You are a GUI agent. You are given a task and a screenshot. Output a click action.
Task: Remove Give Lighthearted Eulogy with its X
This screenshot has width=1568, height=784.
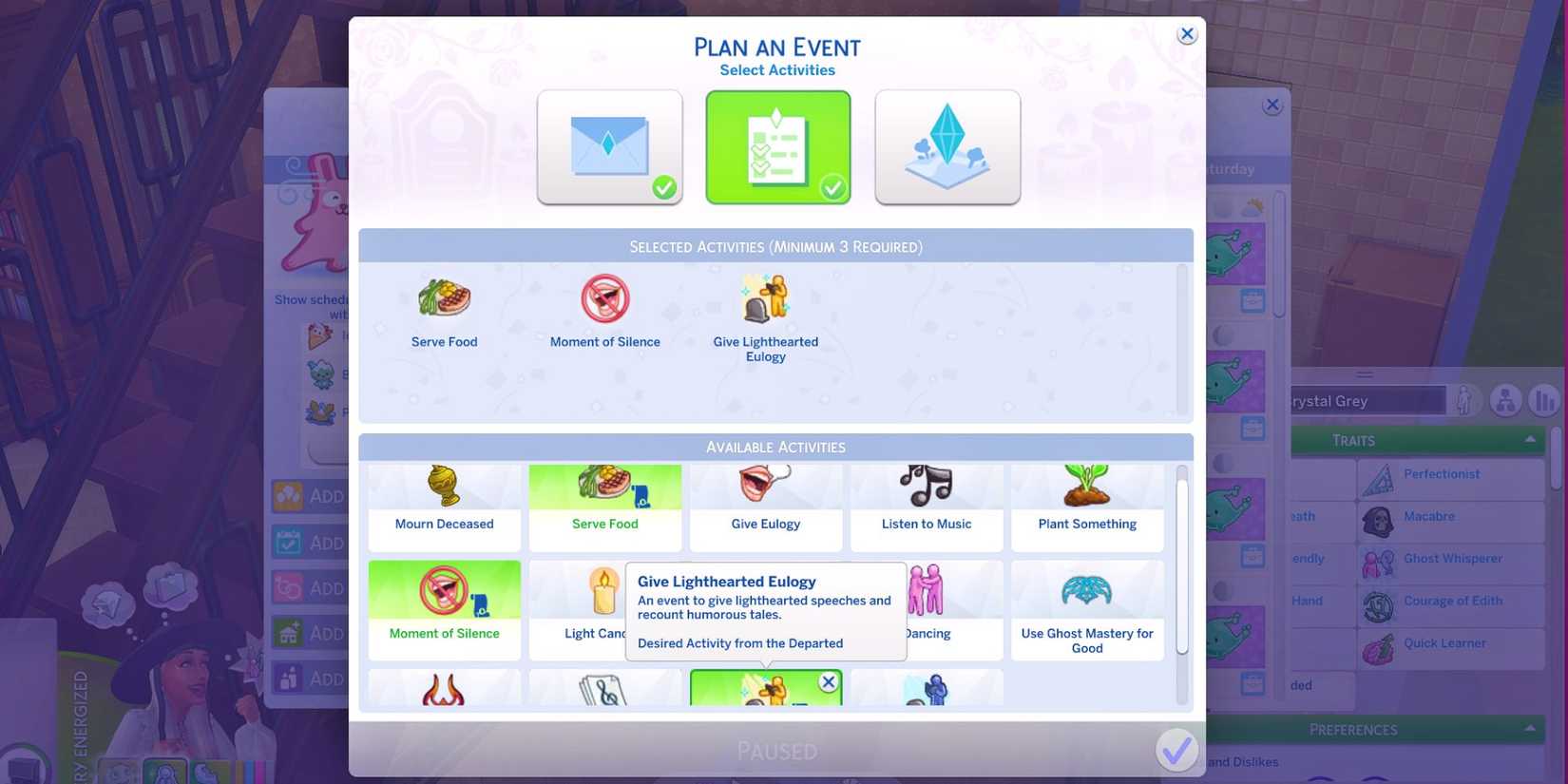(829, 681)
